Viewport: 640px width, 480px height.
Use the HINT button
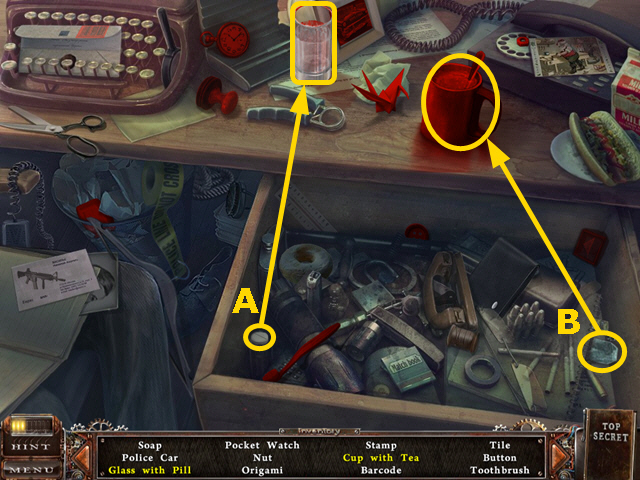(x=28, y=446)
